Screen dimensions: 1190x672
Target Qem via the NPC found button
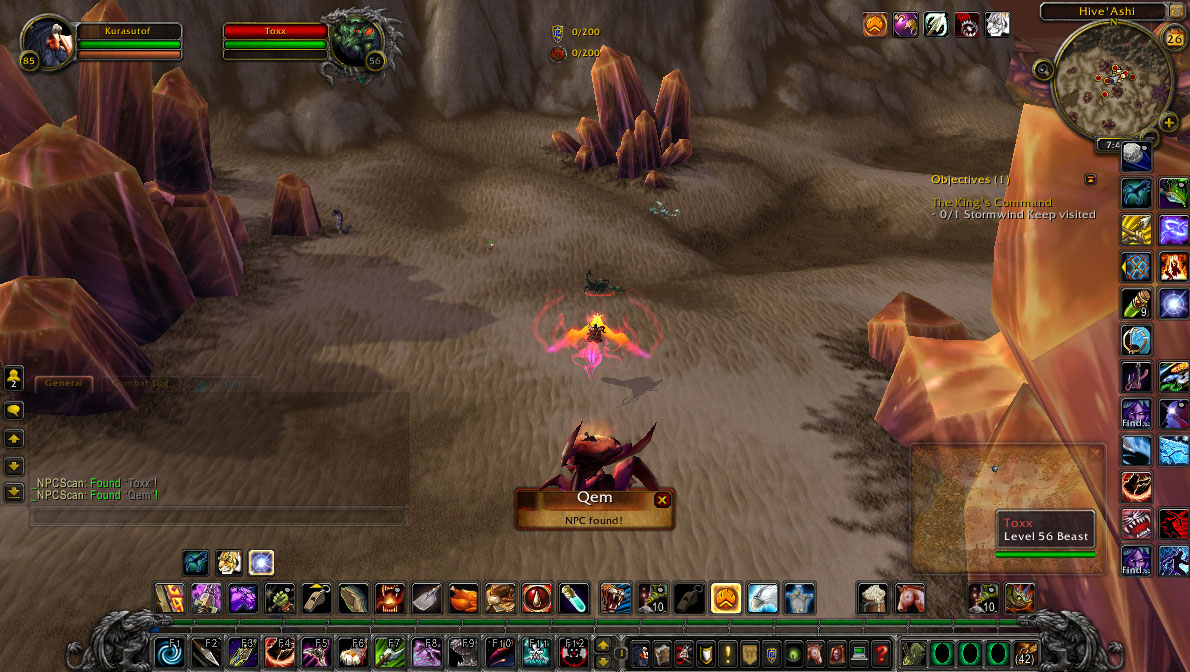(x=594, y=509)
